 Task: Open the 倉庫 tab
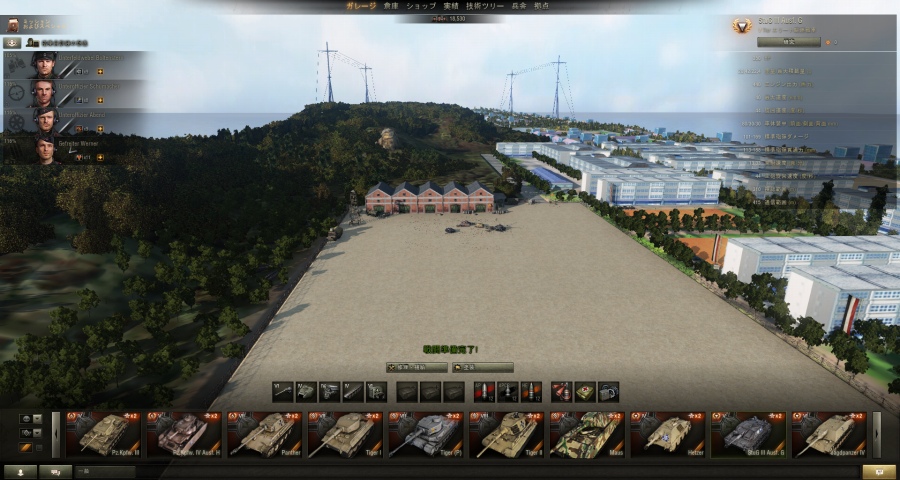coord(390,6)
